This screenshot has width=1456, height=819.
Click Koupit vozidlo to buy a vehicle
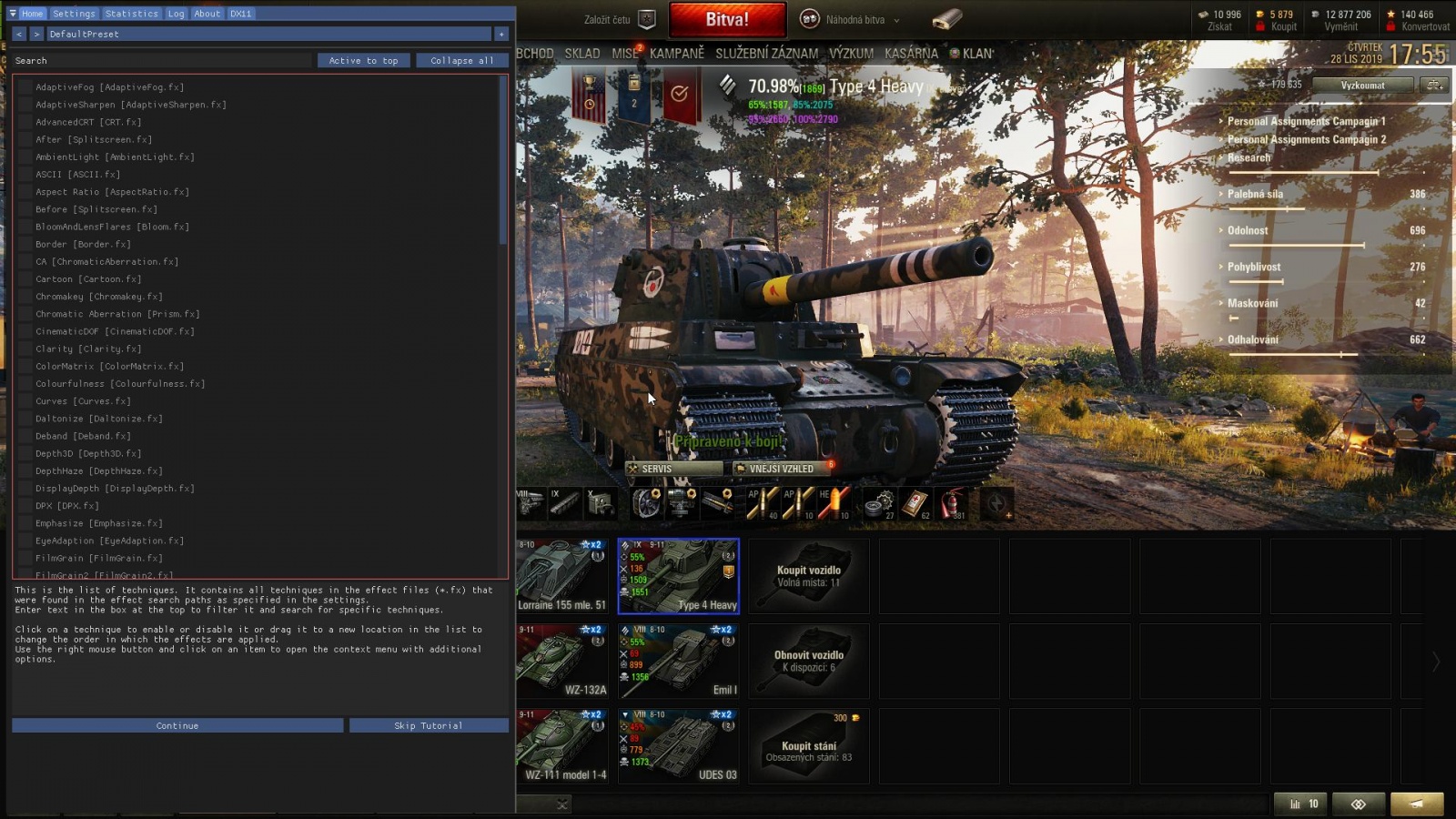pos(808,576)
